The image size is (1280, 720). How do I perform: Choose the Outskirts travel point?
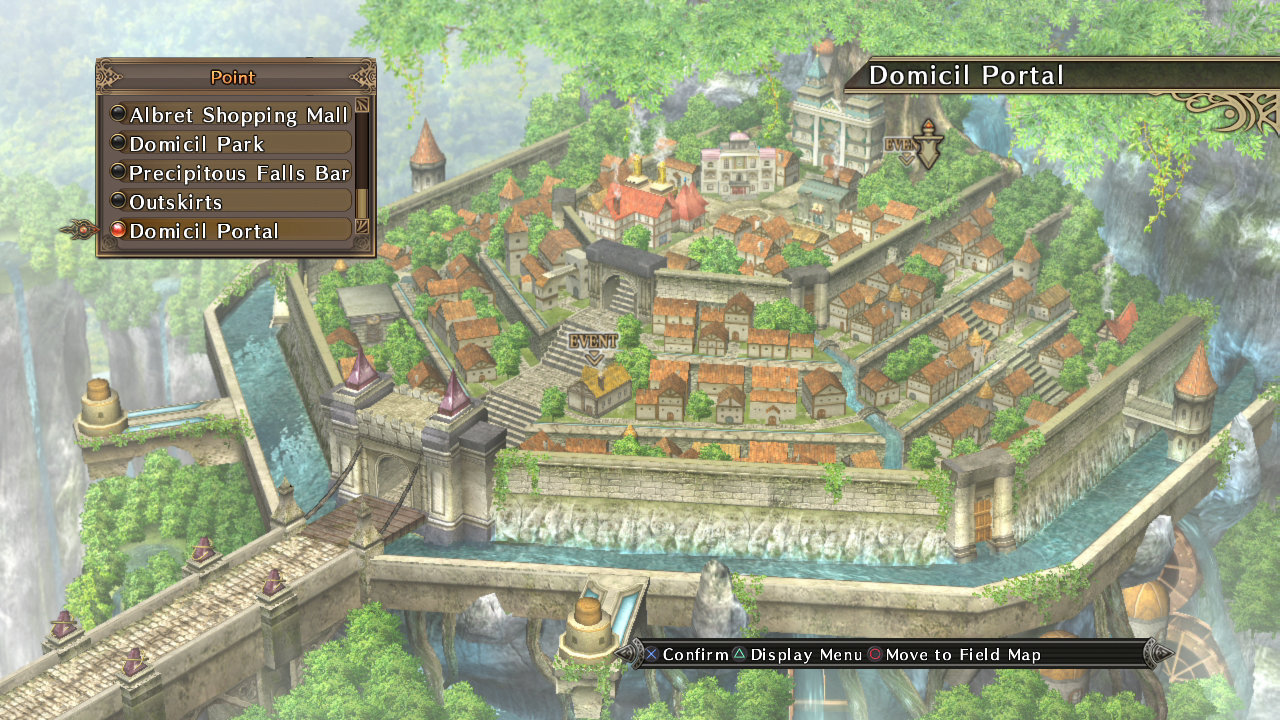click(x=180, y=200)
